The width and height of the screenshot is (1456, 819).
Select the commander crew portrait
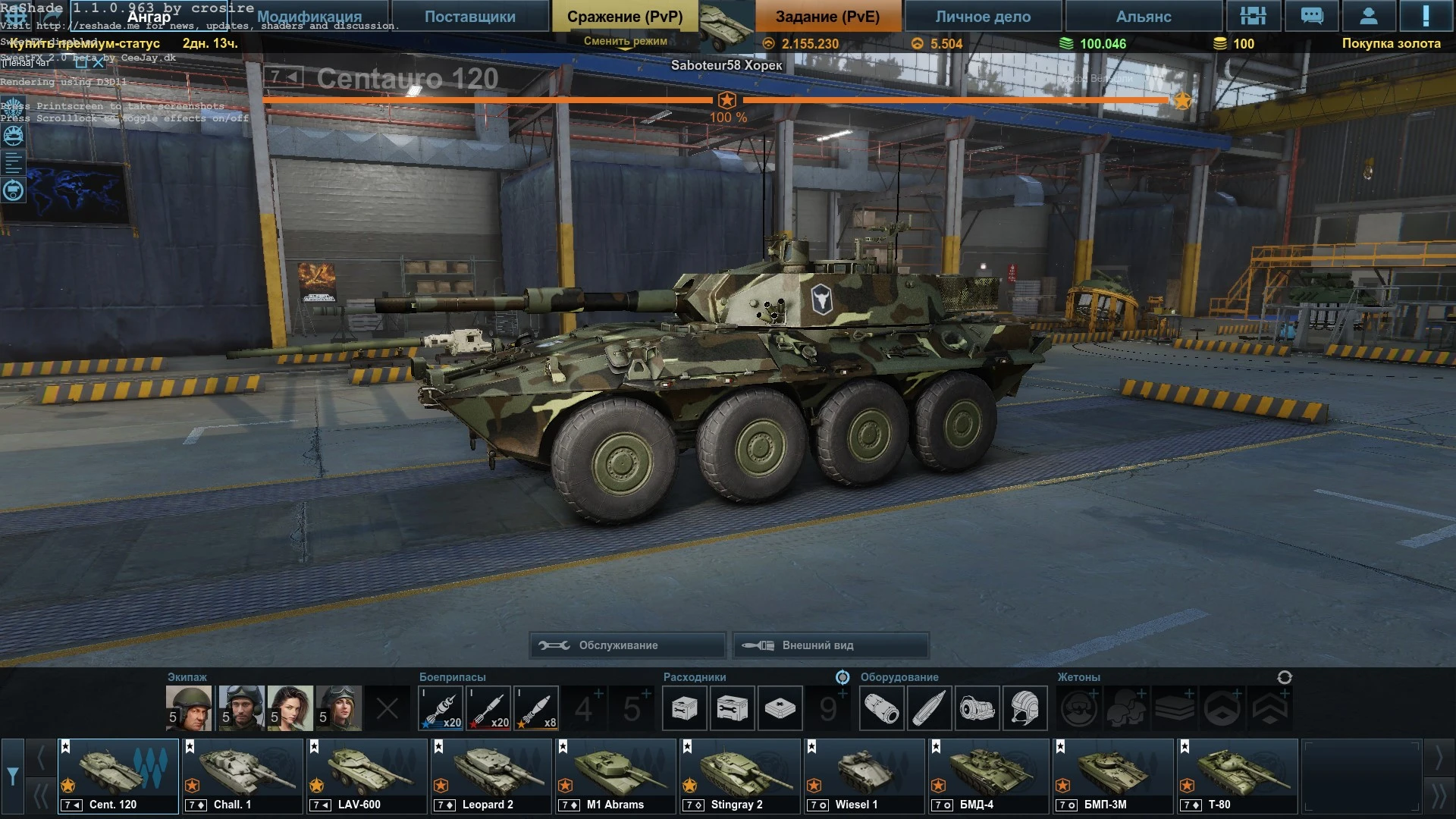[187, 708]
